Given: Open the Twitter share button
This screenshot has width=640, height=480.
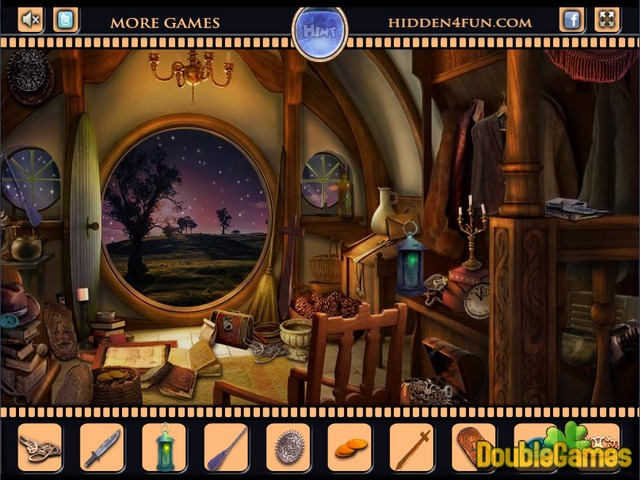Looking at the screenshot, I should (66, 19).
